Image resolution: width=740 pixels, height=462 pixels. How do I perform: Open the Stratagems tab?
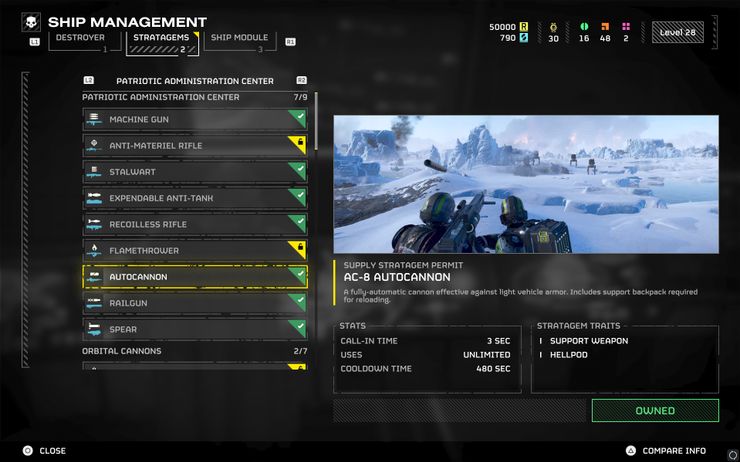point(160,40)
